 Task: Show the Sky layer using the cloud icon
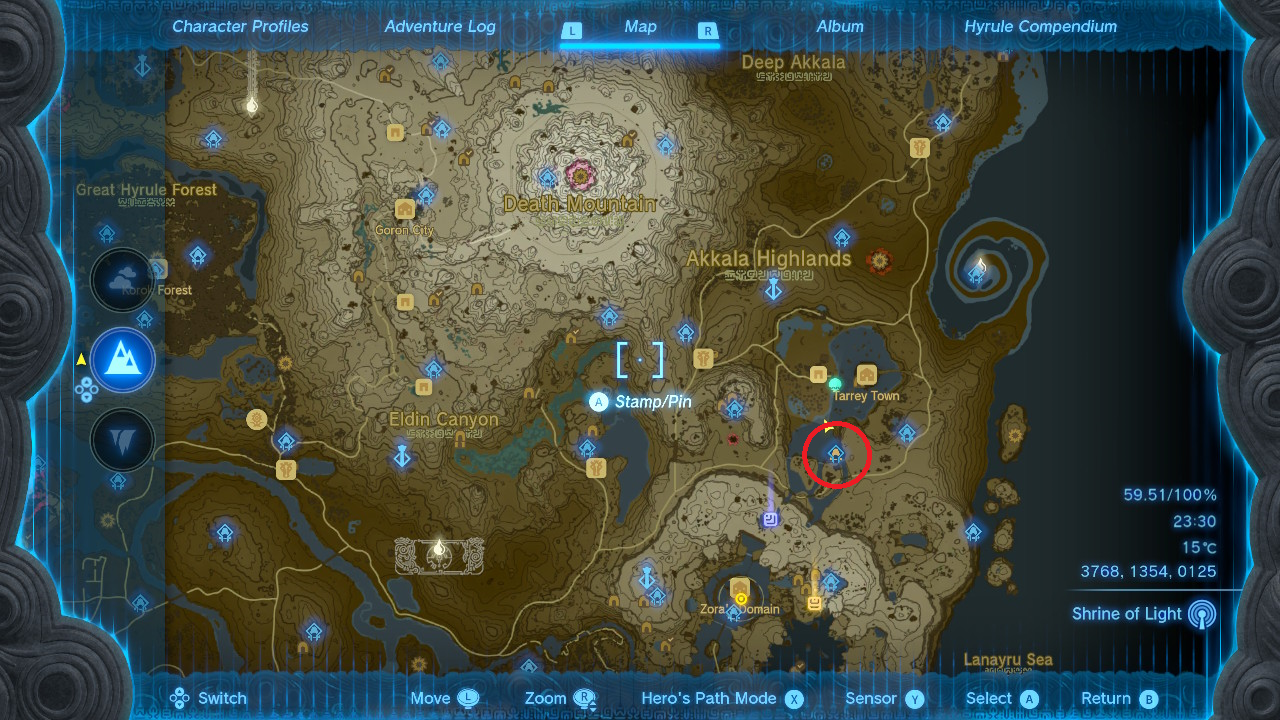click(x=122, y=280)
